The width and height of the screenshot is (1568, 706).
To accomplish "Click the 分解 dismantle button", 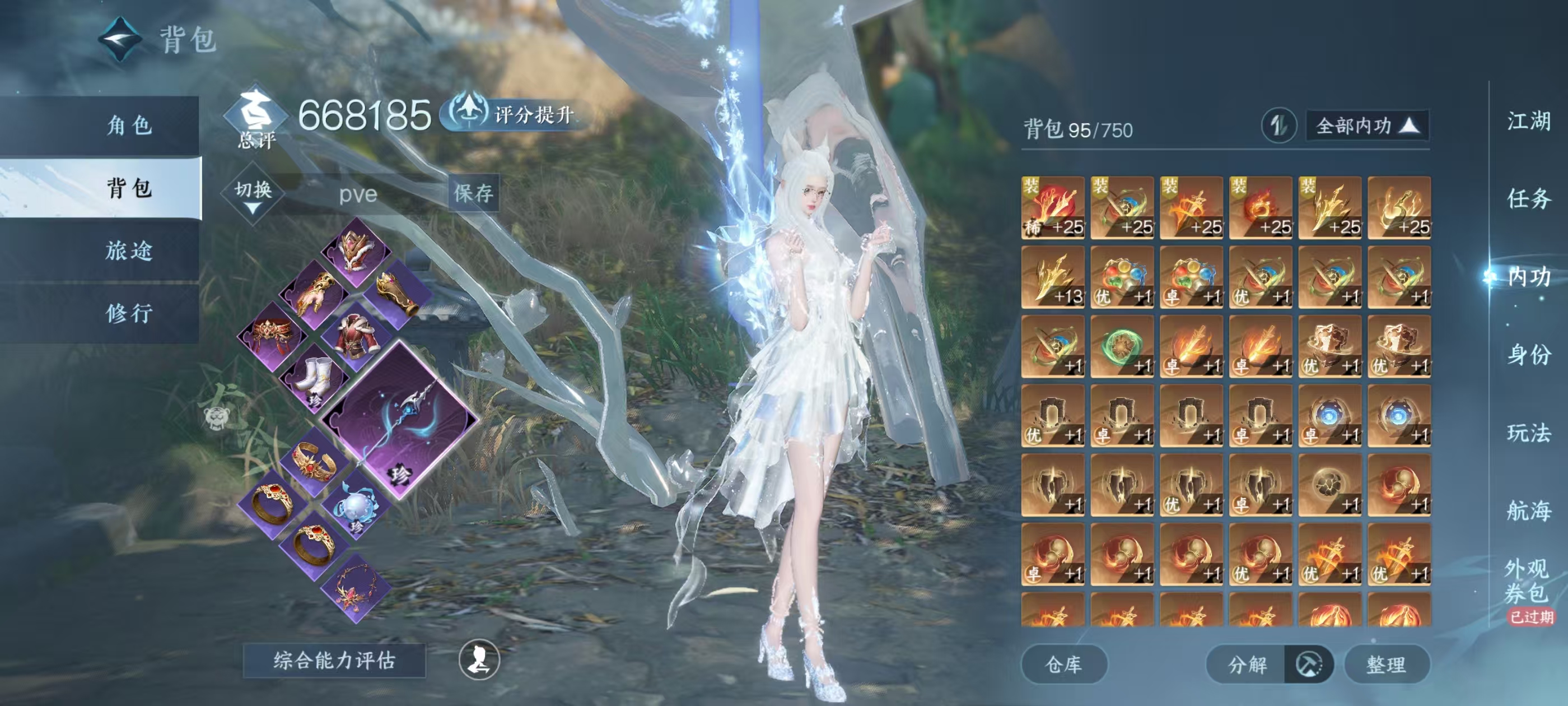I will pos(1247,665).
